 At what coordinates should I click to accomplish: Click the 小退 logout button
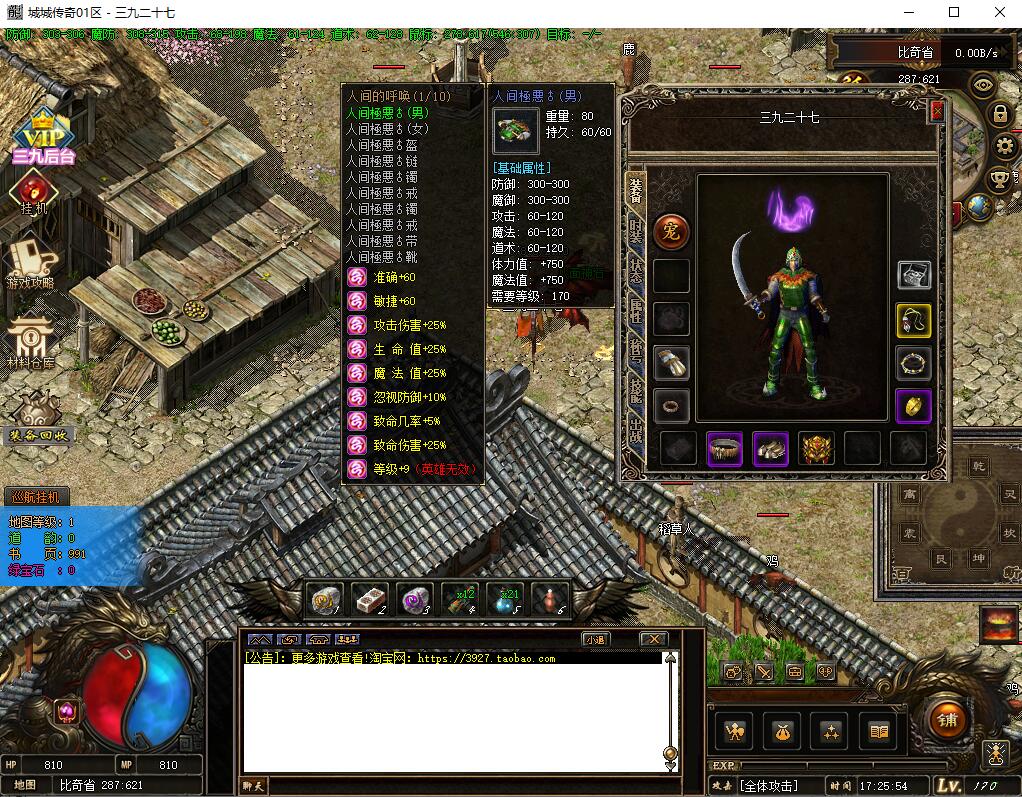(595, 639)
